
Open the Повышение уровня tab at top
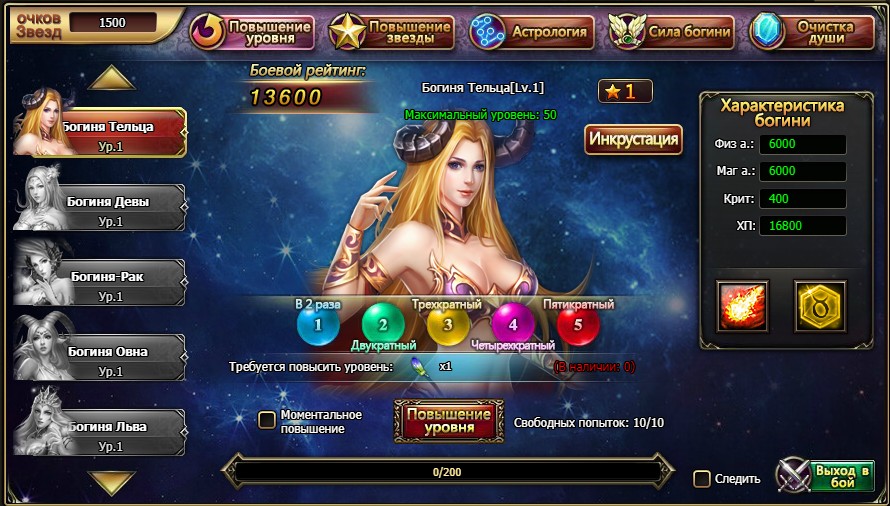point(252,32)
